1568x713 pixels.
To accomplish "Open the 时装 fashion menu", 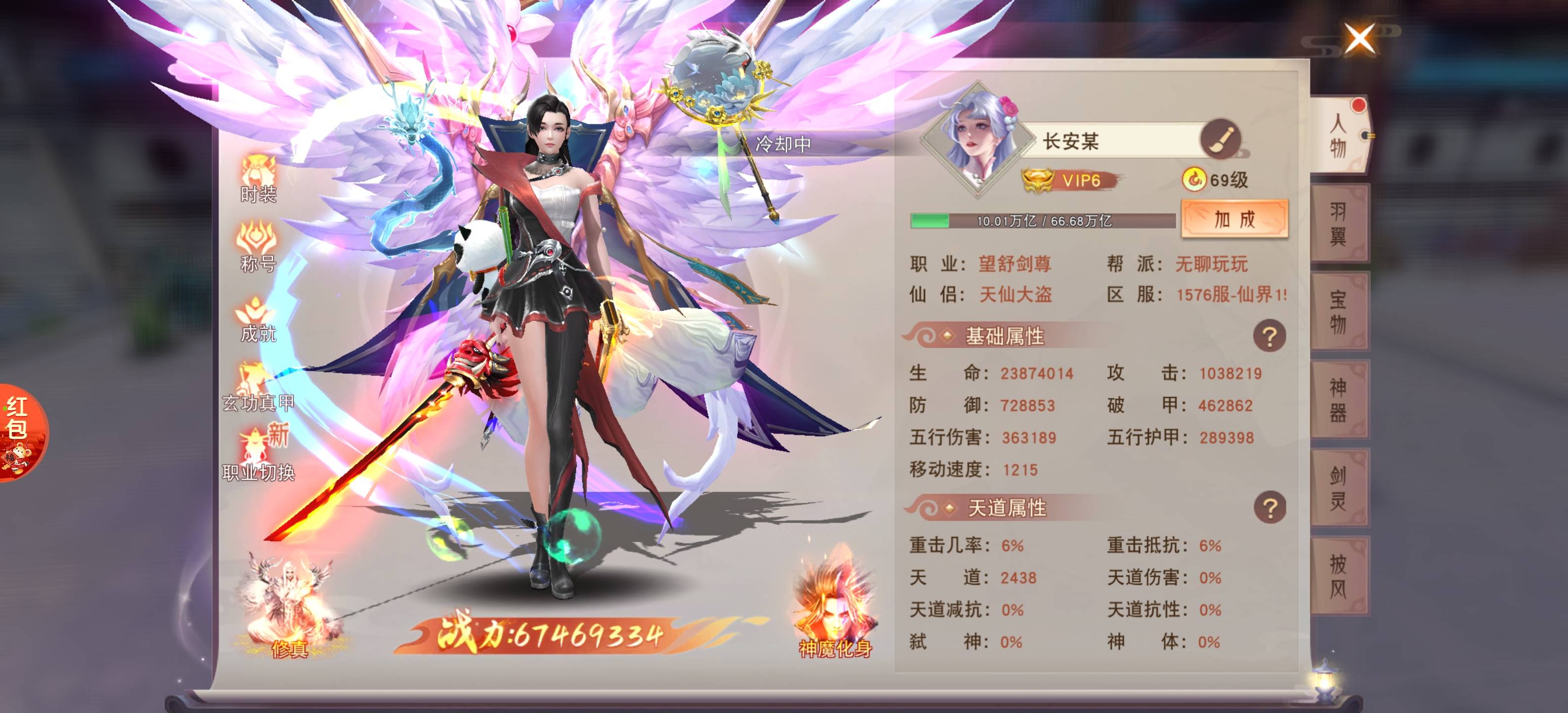I will pyautogui.click(x=258, y=178).
